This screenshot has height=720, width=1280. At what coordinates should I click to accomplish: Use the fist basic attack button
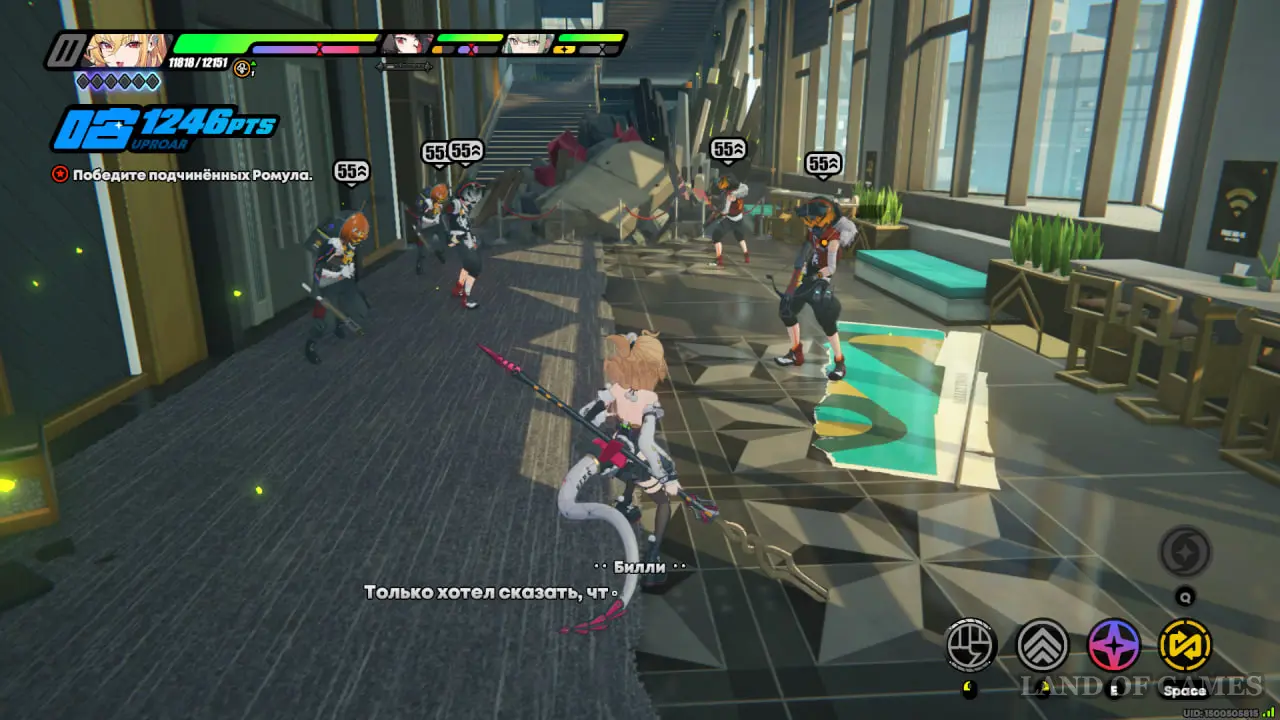tap(971, 645)
